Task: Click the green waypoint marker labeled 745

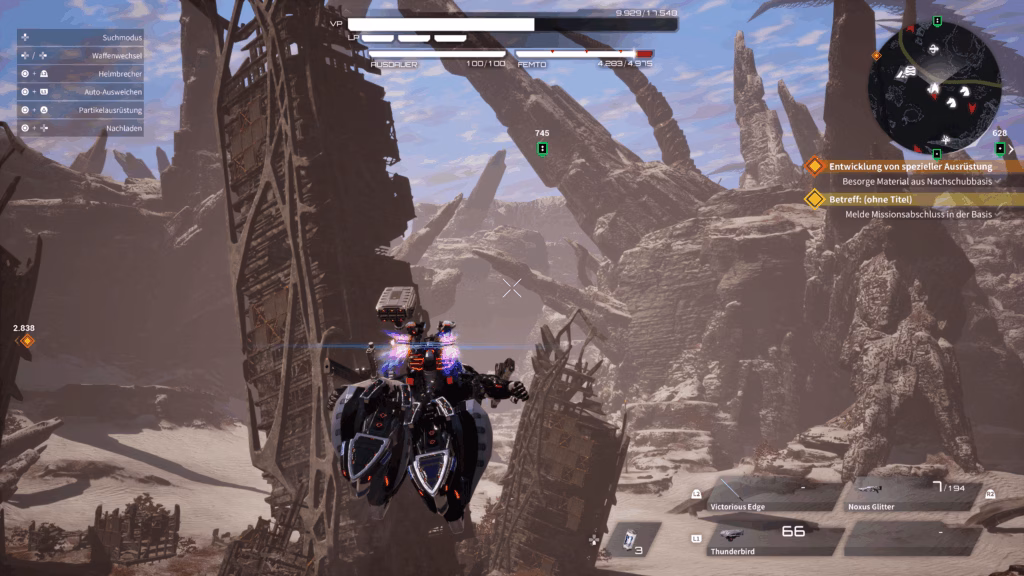Action: click(542, 149)
